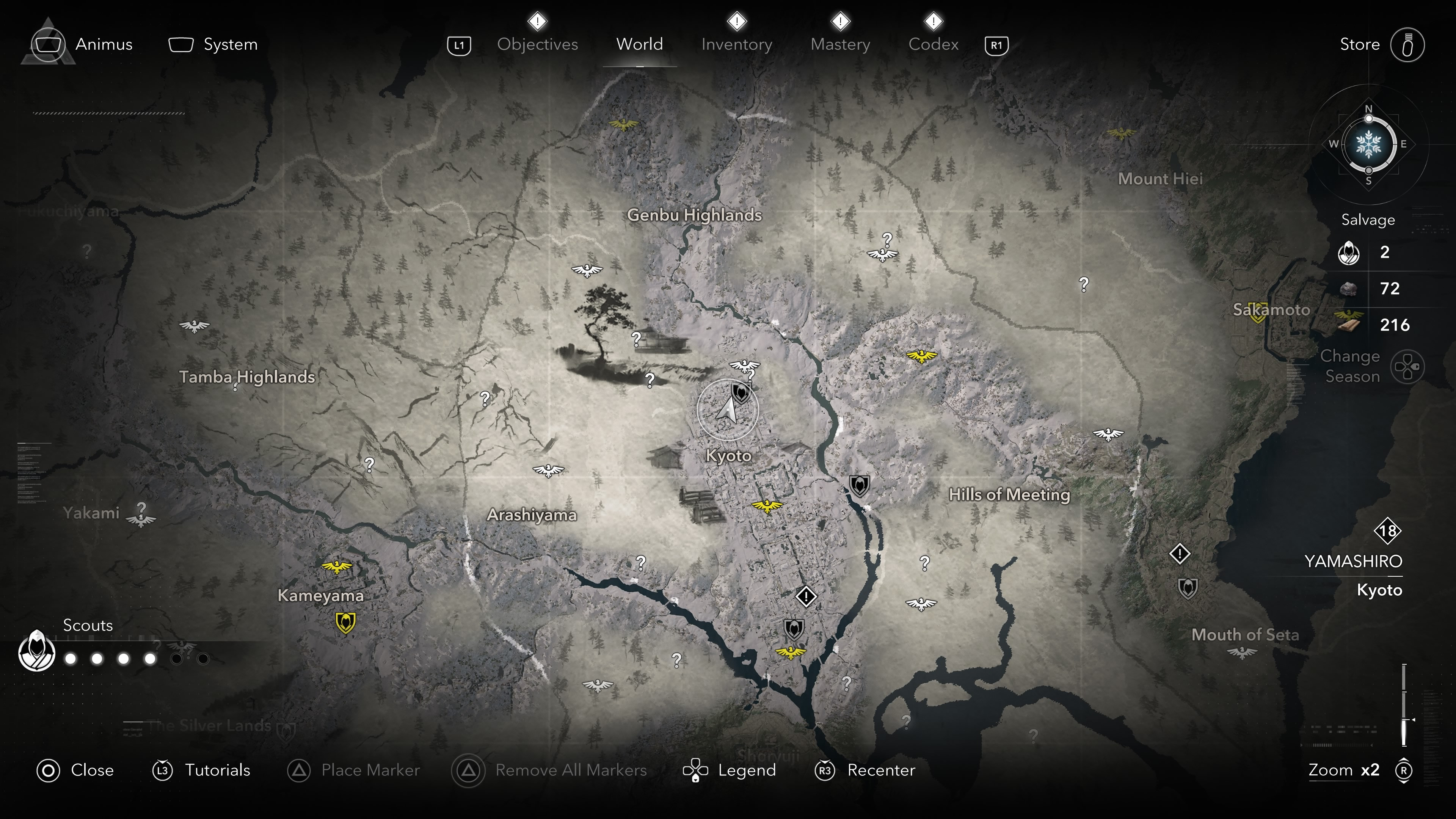This screenshot has width=1456, height=819.
Task: Select the Kameyama yellow castle marker
Action: click(x=345, y=622)
